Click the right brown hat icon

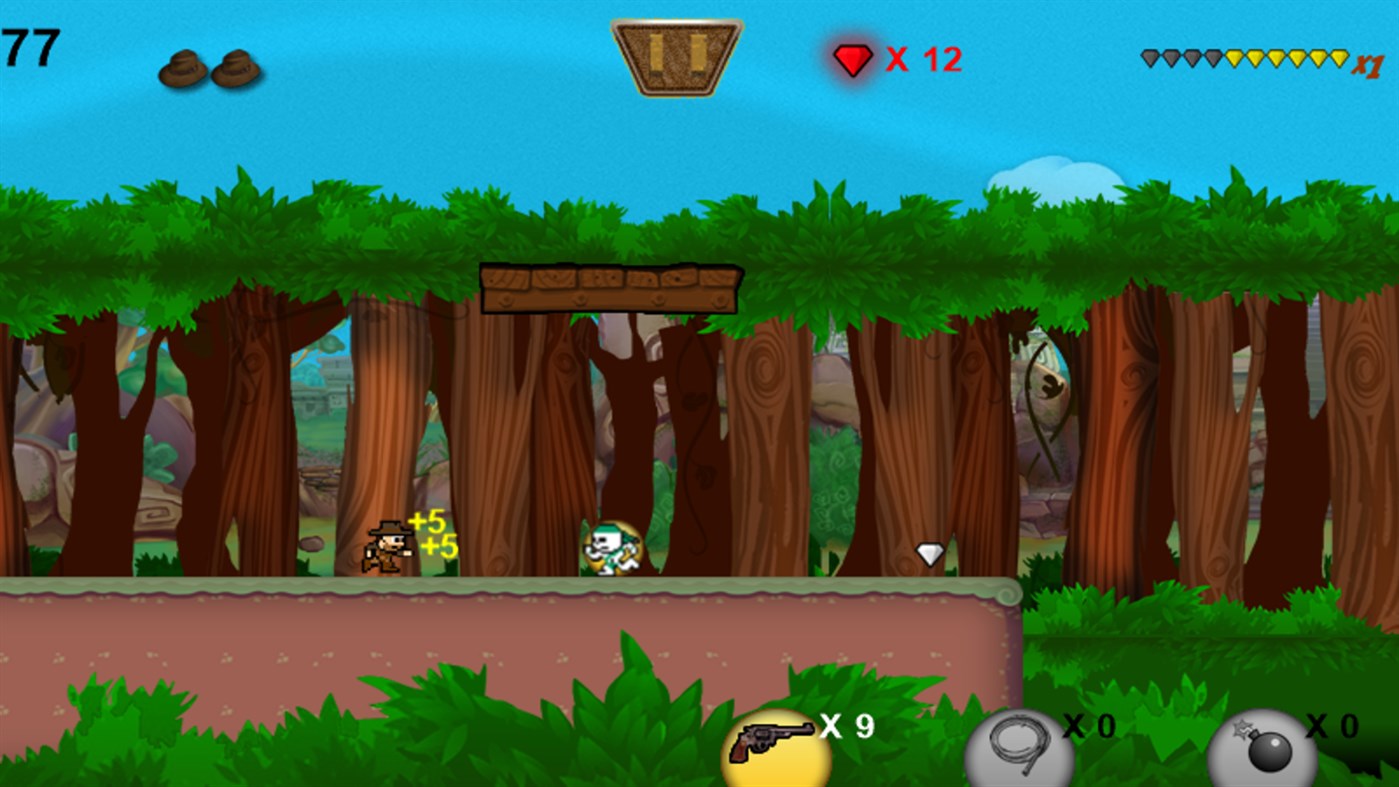click(236, 66)
